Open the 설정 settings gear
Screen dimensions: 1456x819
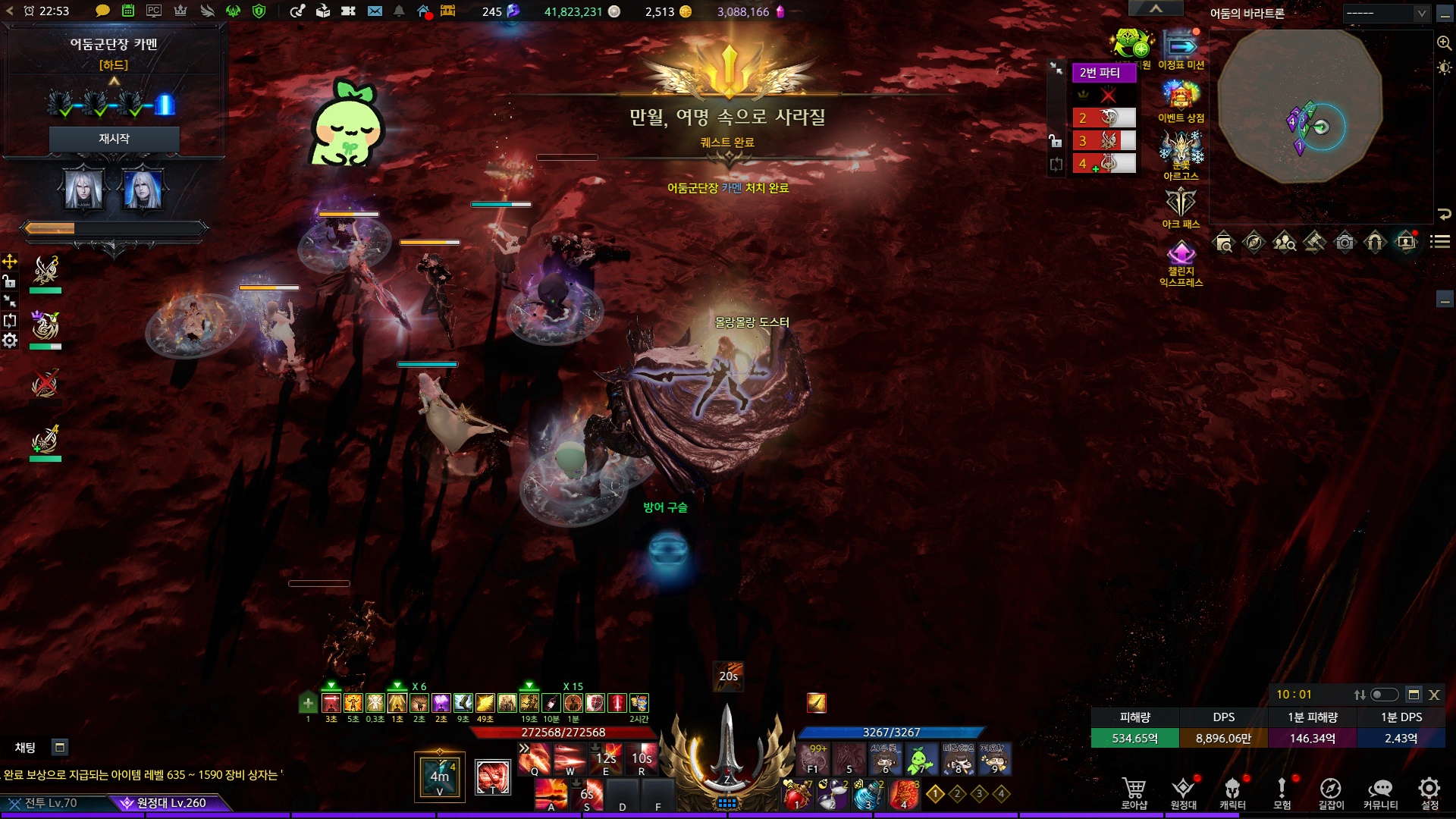click(1429, 792)
